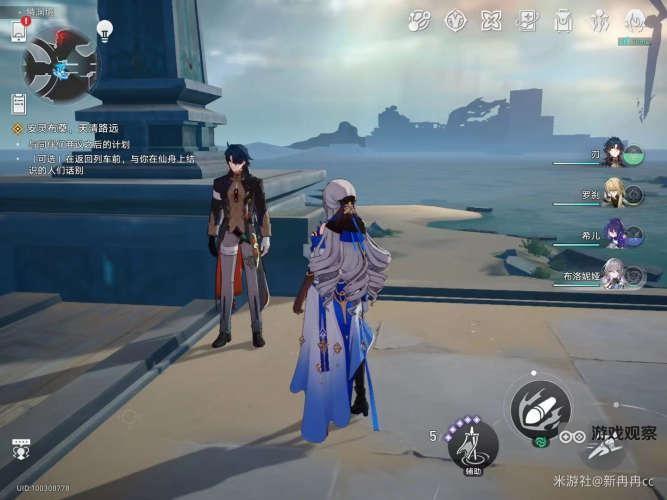
Task: Open the backpack inventory icon
Action: pos(563,20)
